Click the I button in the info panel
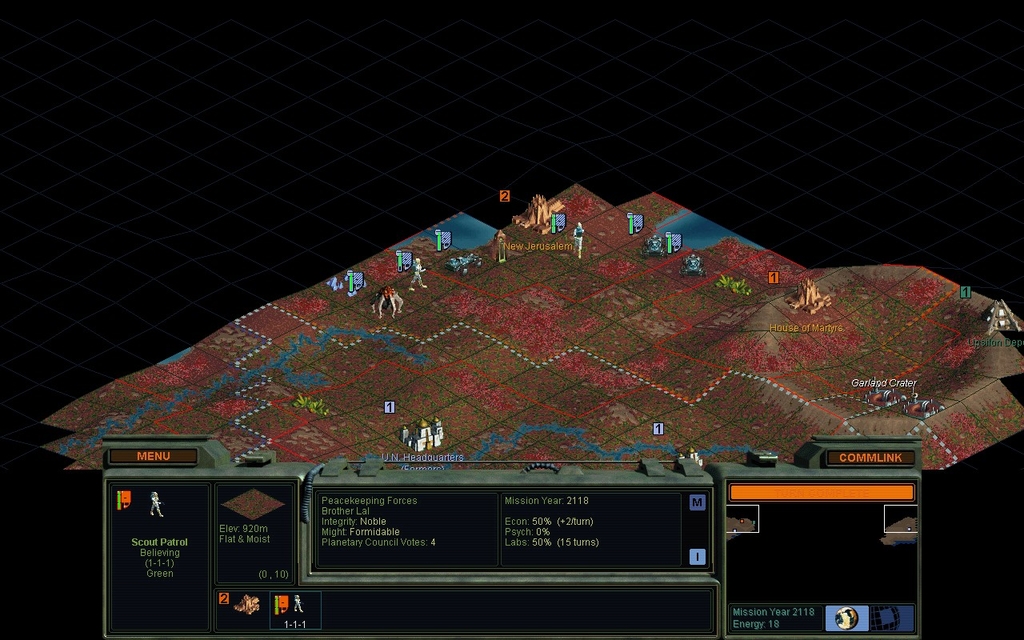The image size is (1024, 640). click(x=697, y=557)
